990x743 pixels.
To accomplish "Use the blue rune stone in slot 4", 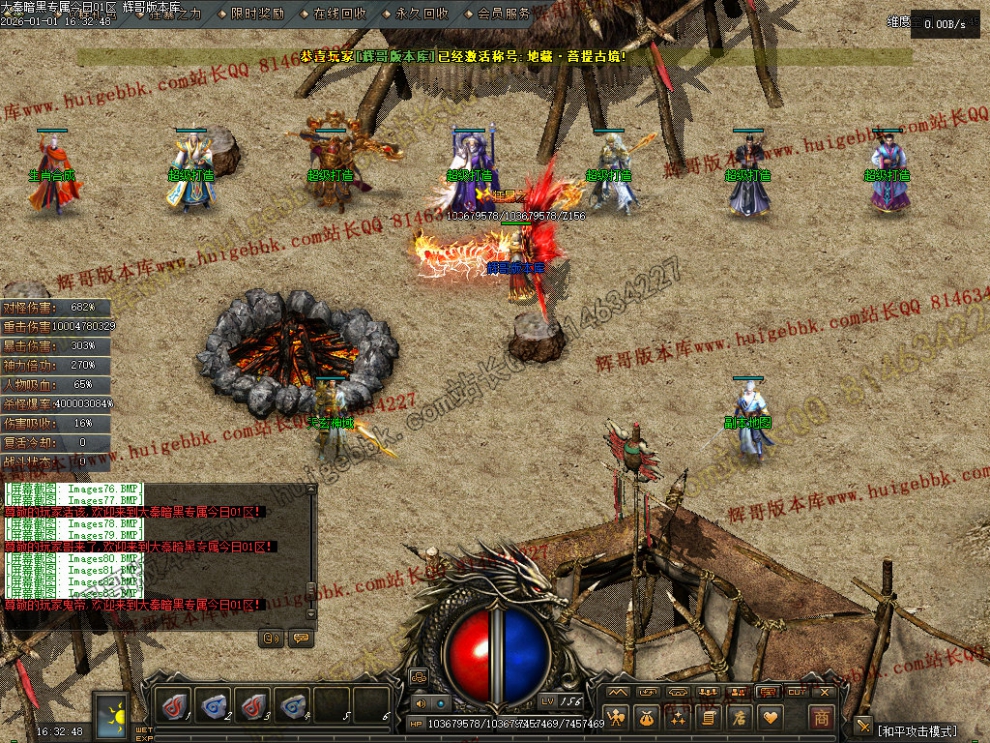I will [293, 705].
